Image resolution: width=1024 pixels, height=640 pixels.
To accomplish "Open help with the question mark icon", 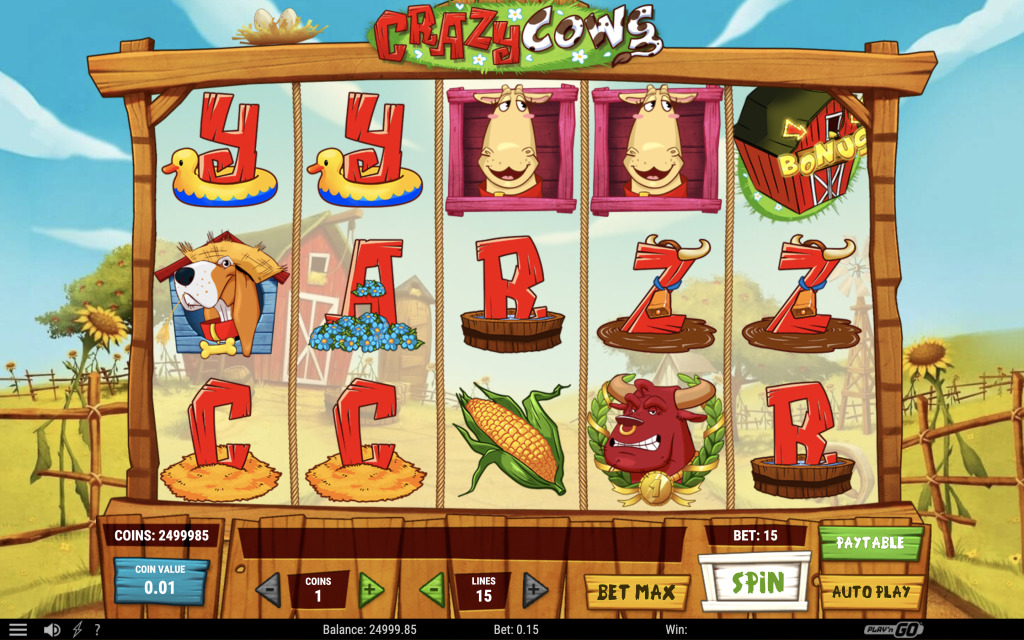I will 97,630.
